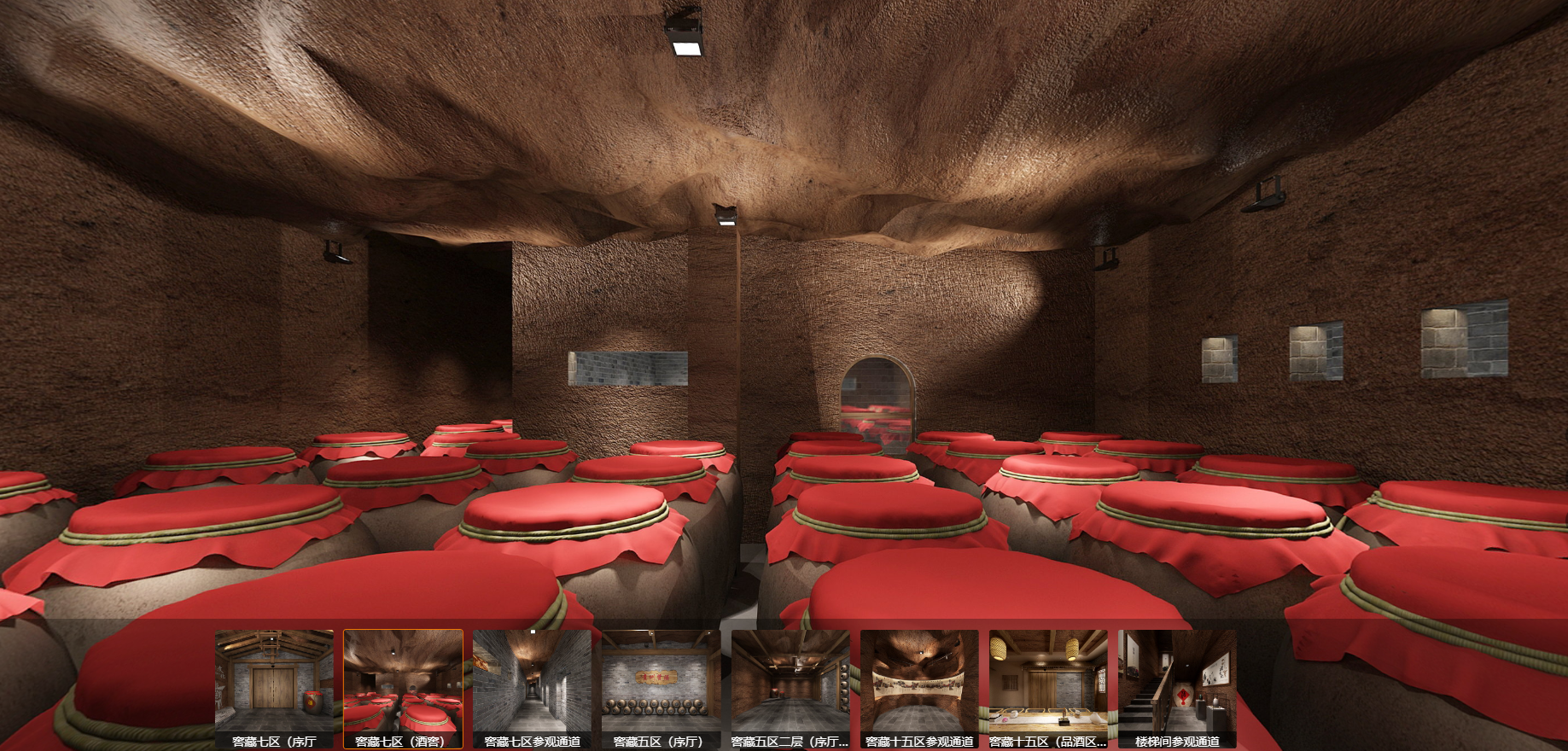Jump to 楼梯间参观通道 scene
The width and height of the screenshot is (1568, 751).
point(1177,686)
